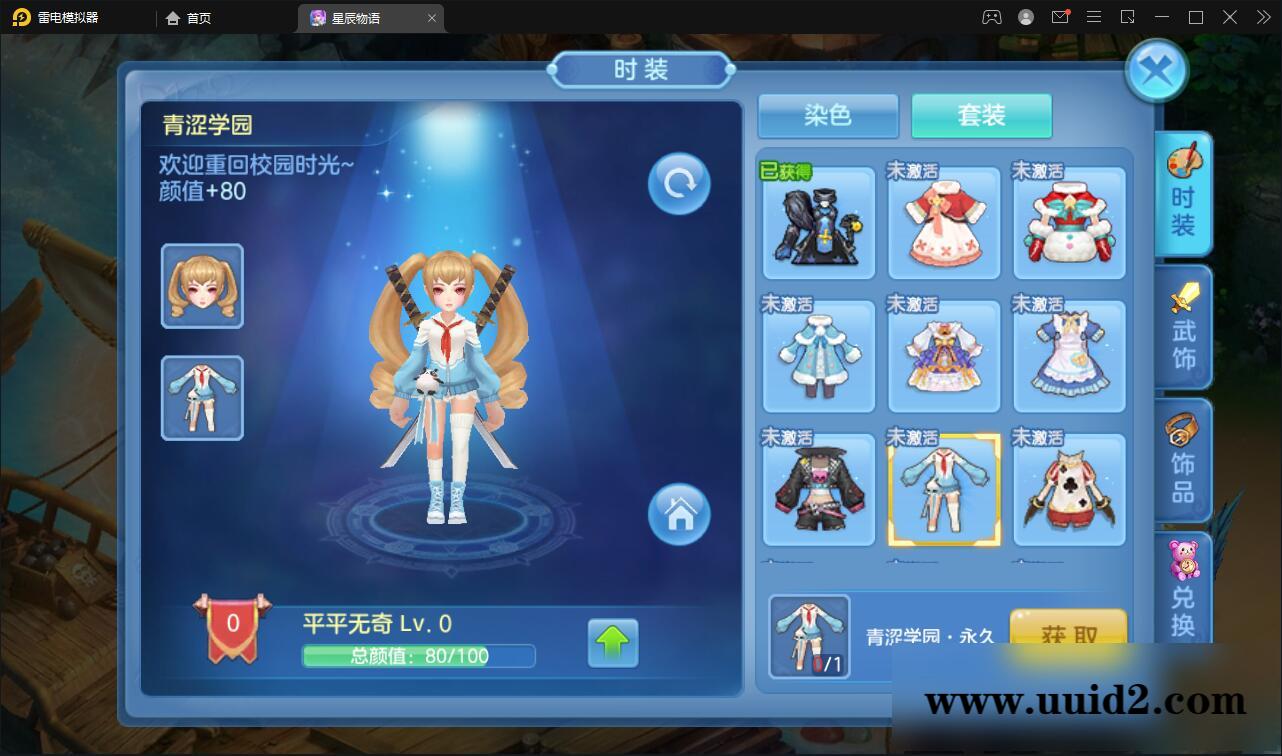Switch to the 染色 dye tab
This screenshot has height=756, width=1282.
coord(827,116)
